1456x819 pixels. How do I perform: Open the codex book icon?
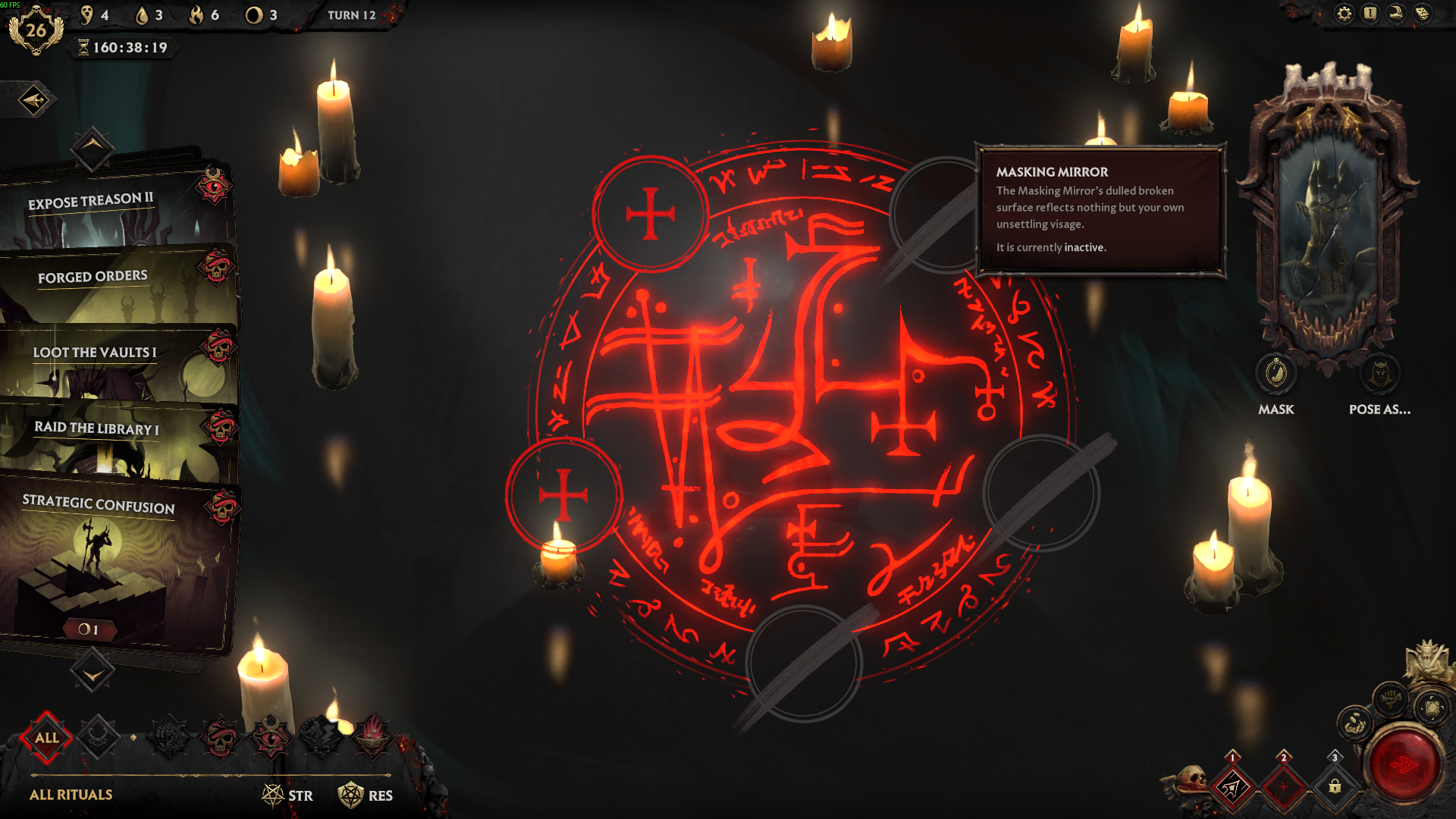(1422, 14)
